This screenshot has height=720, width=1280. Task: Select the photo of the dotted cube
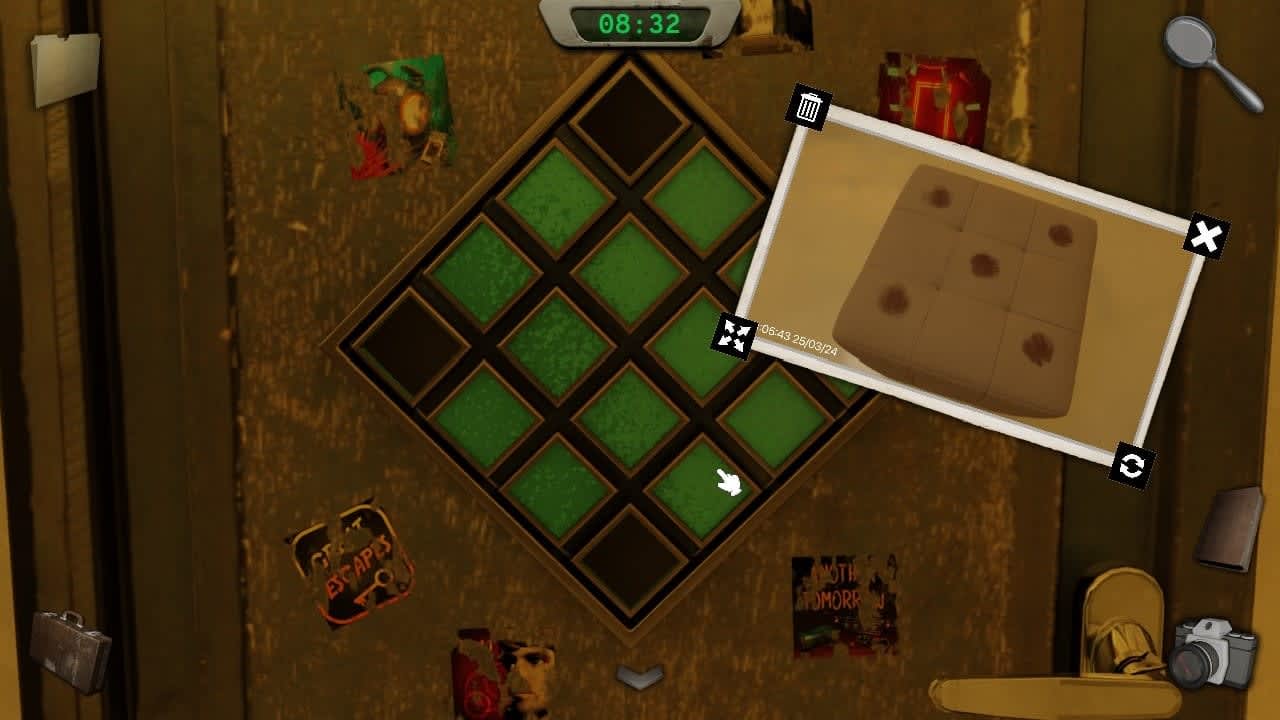click(x=975, y=280)
